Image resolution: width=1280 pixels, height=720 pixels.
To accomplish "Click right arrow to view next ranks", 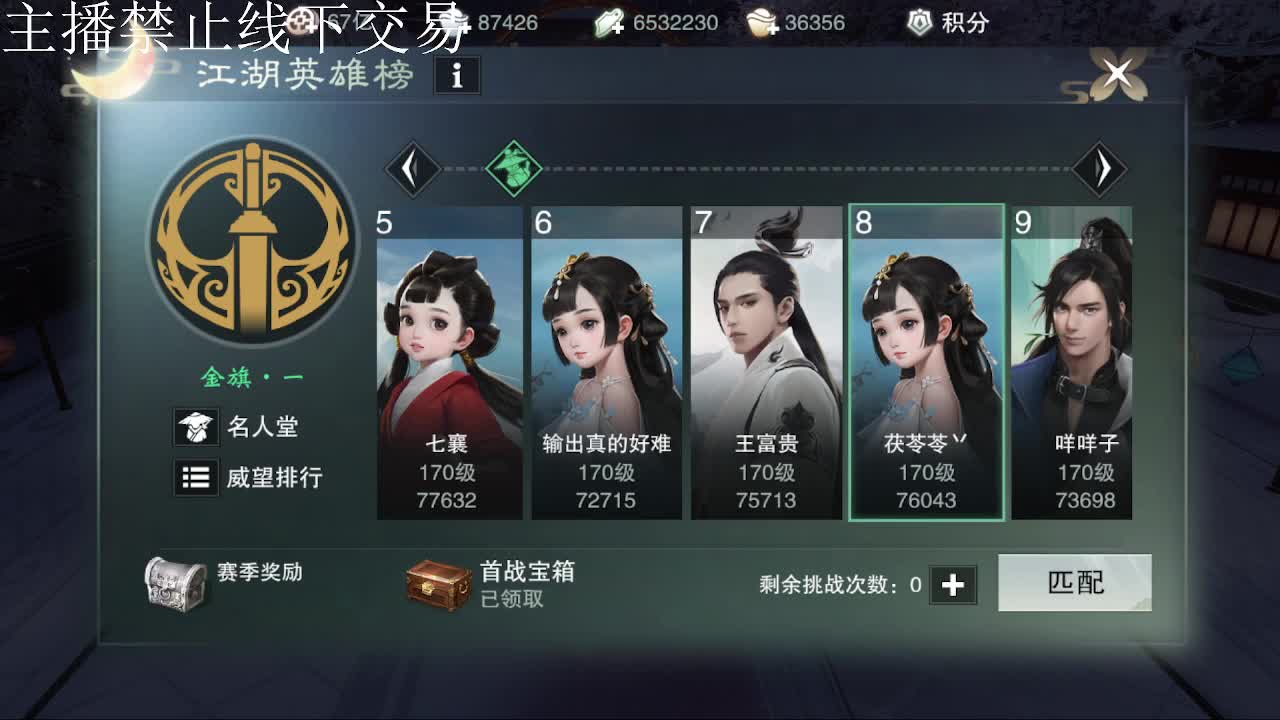I will tap(1100, 167).
